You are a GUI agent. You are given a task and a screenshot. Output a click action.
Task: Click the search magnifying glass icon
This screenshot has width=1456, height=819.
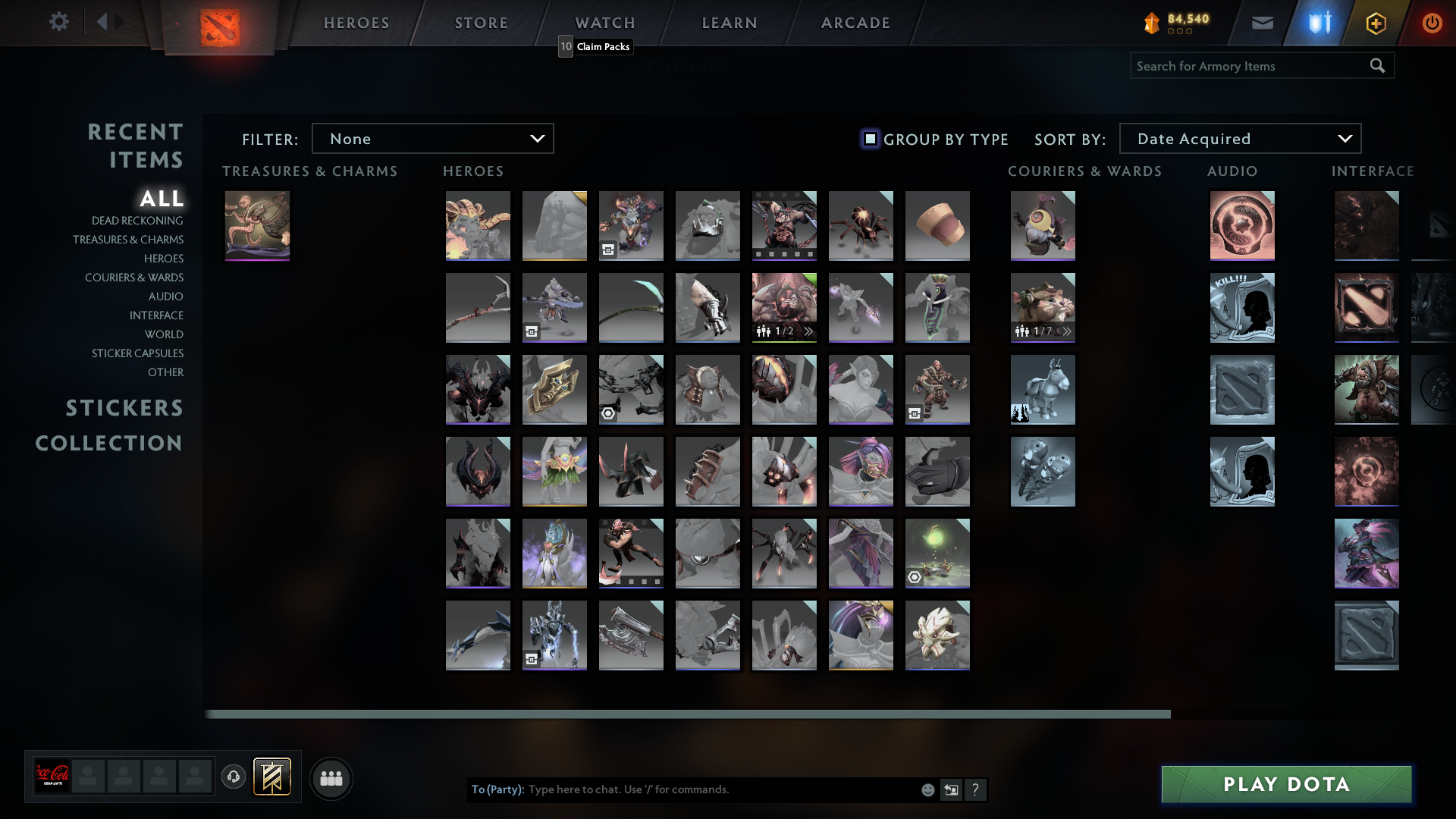(1377, 65)
